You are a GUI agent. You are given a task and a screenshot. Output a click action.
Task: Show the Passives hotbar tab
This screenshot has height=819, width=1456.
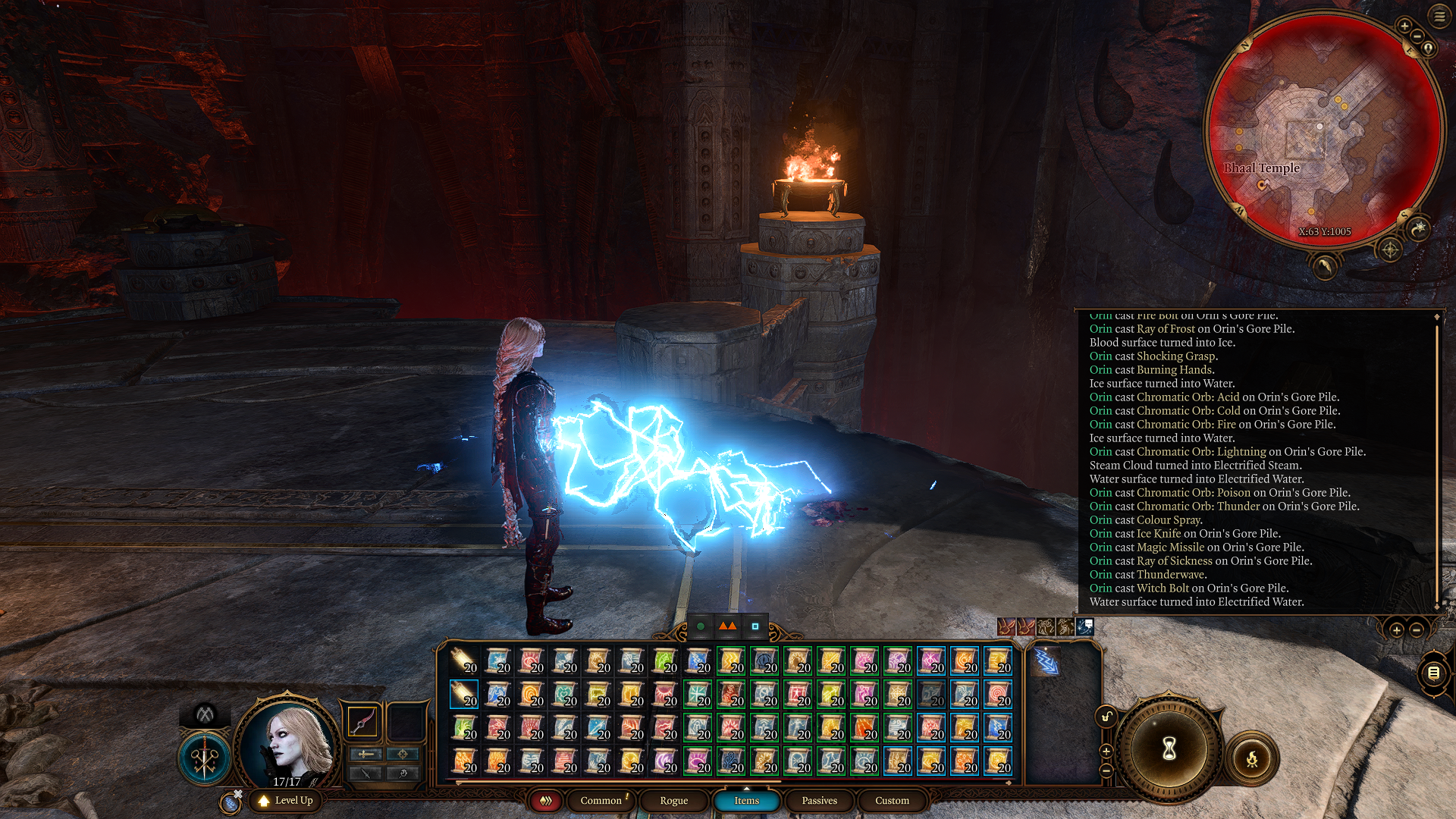click(819, 801)
